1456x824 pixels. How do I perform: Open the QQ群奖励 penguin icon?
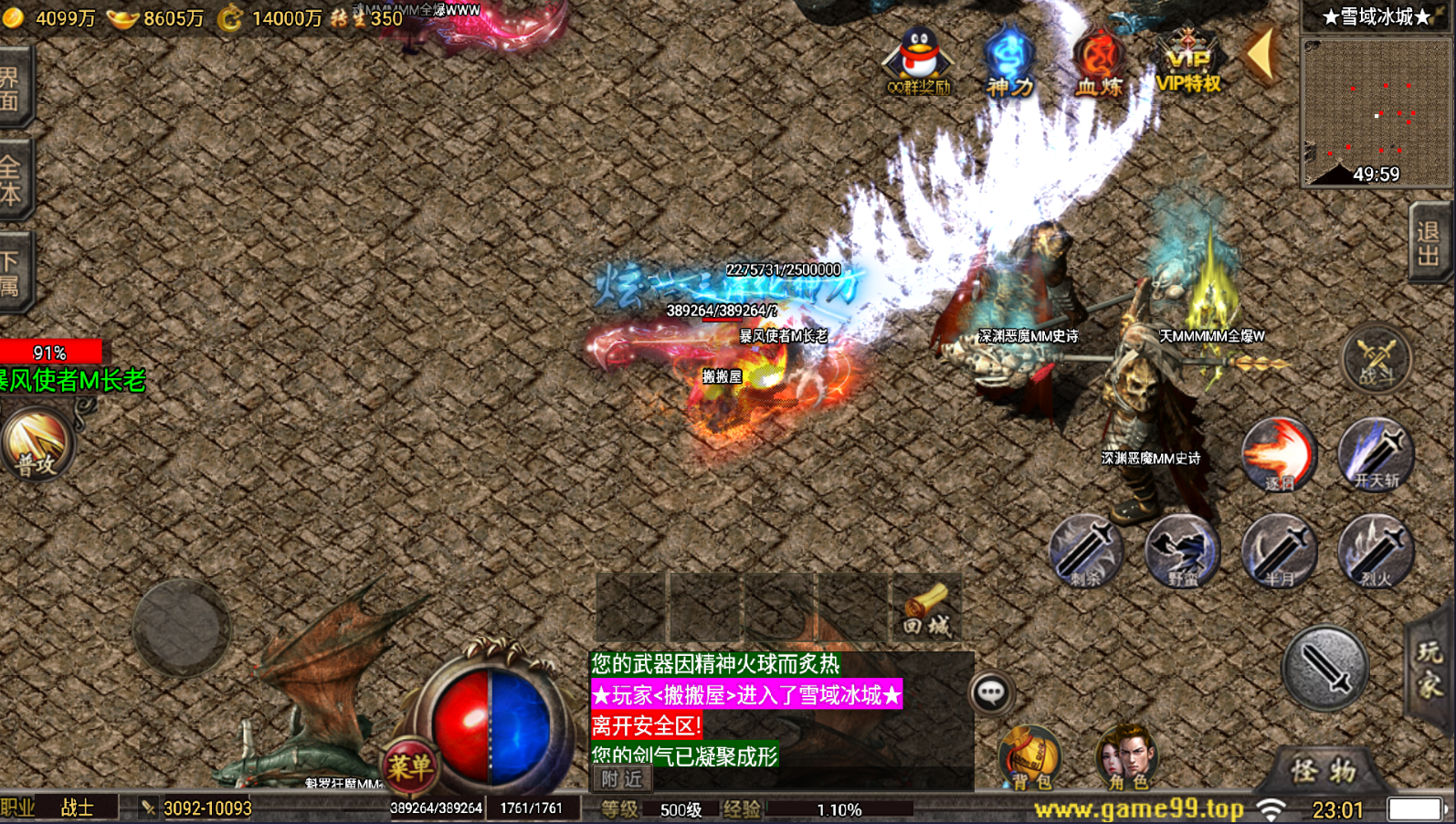pos(919,60)
